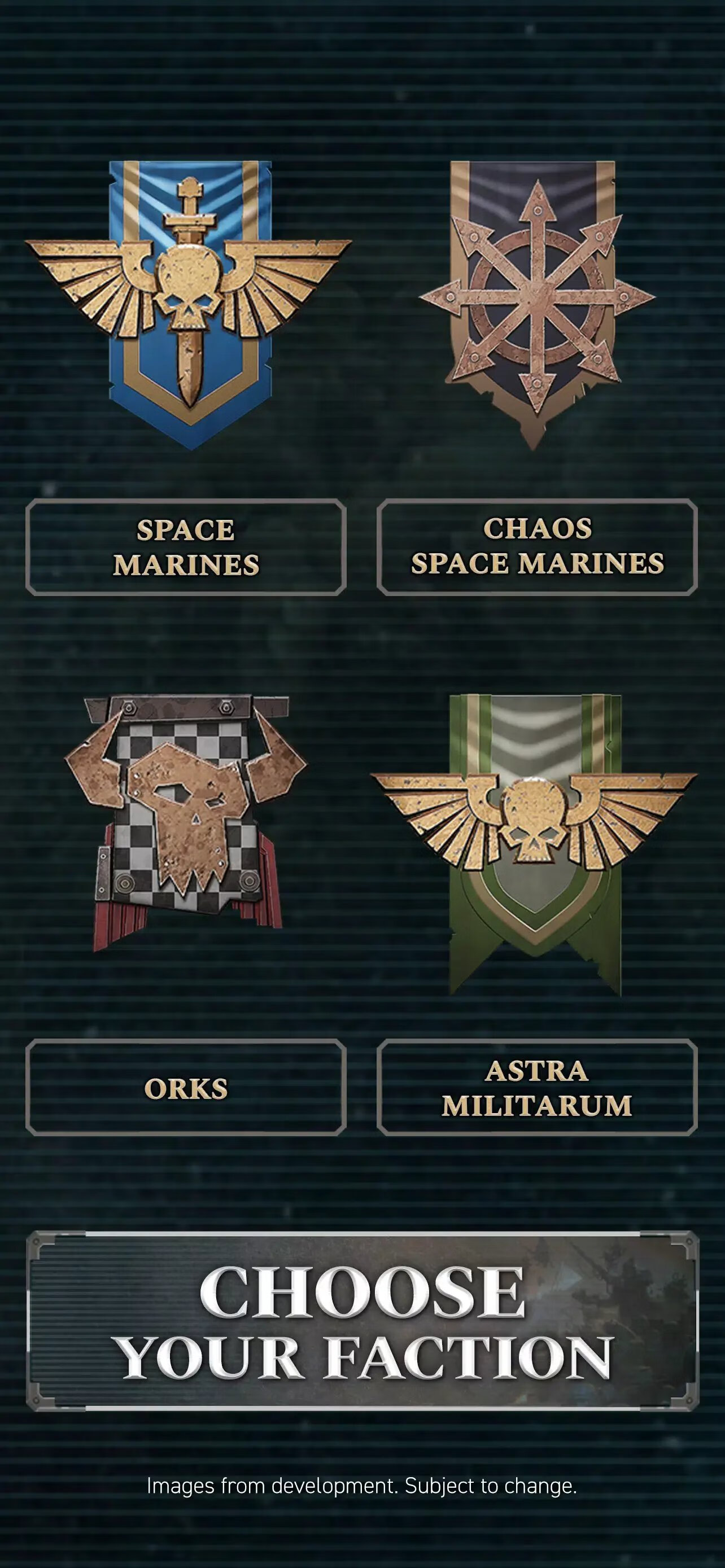This screenshot has width=725, height=1568.
Task: Choose the Chaos Space Marines button
Action: [537, 546]
